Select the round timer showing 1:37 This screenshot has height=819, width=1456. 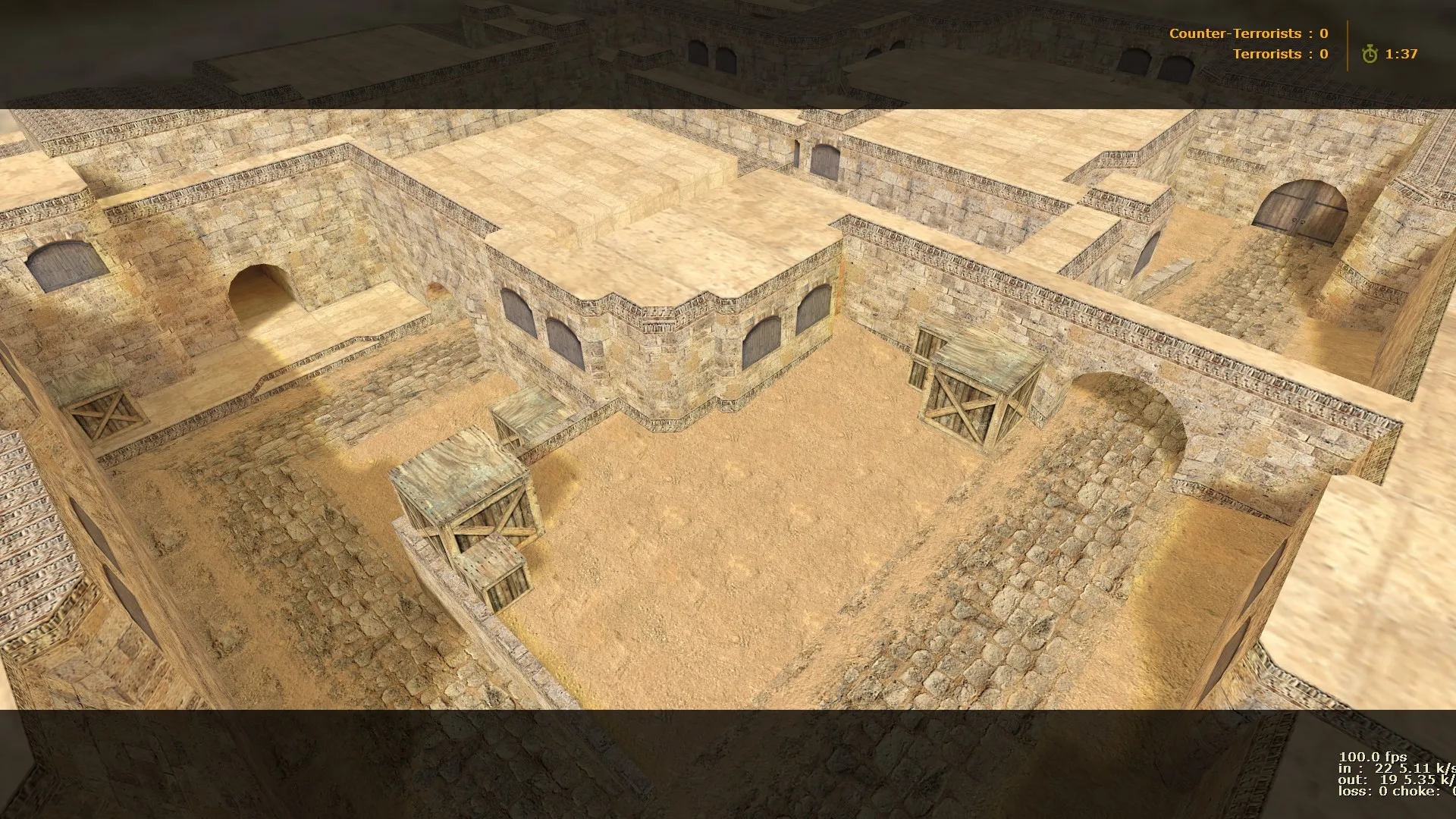pos(1403,55)
